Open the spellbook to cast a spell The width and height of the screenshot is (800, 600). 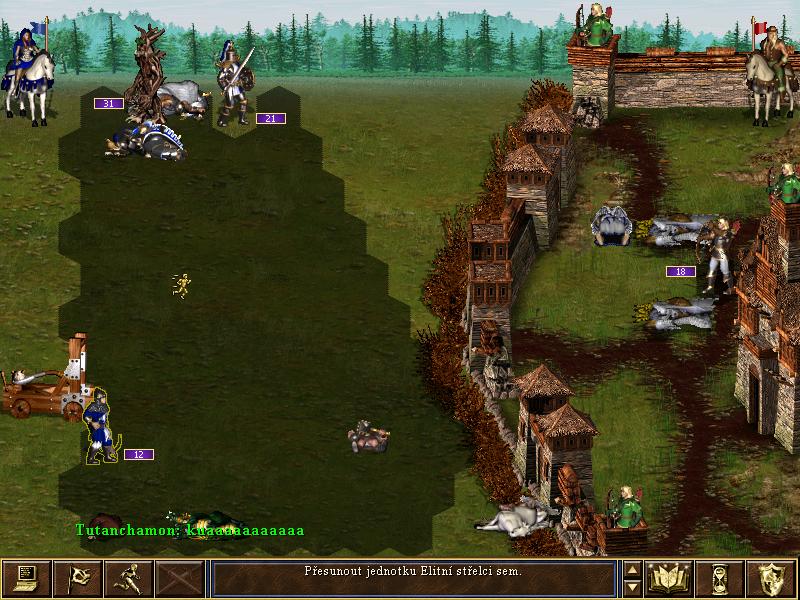coord(670,578)
